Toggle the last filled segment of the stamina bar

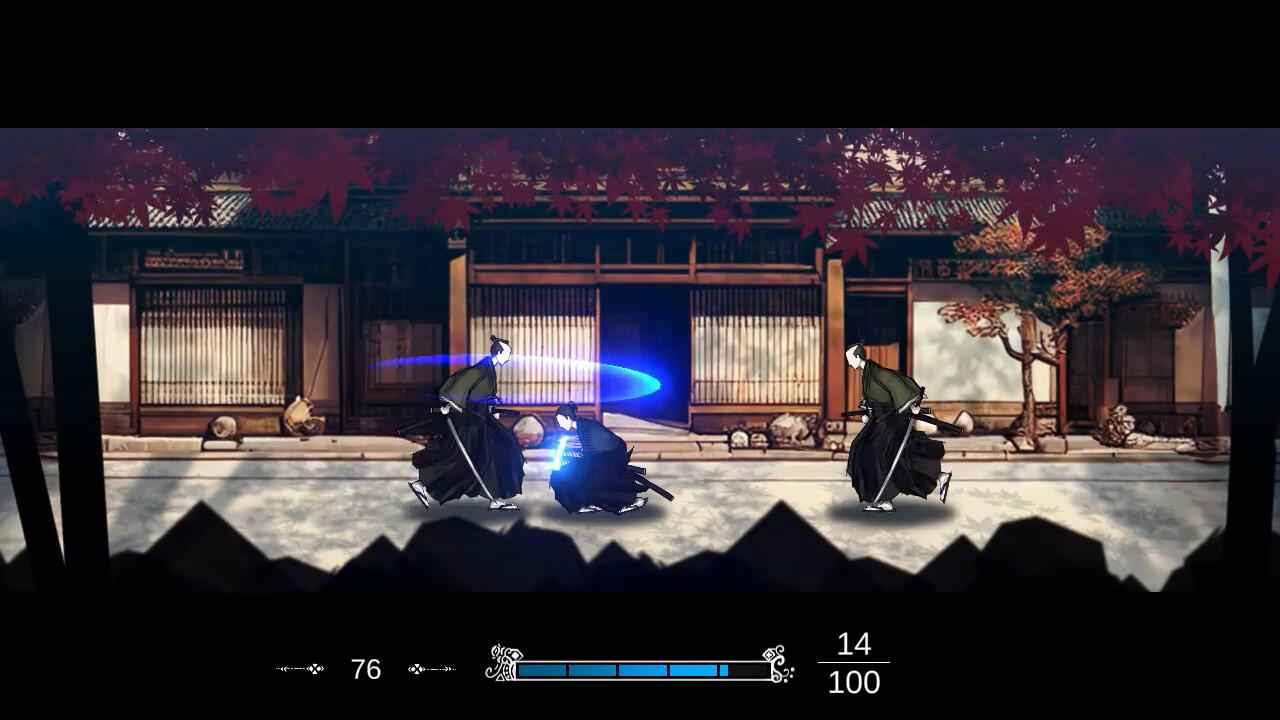coord(722,669)
